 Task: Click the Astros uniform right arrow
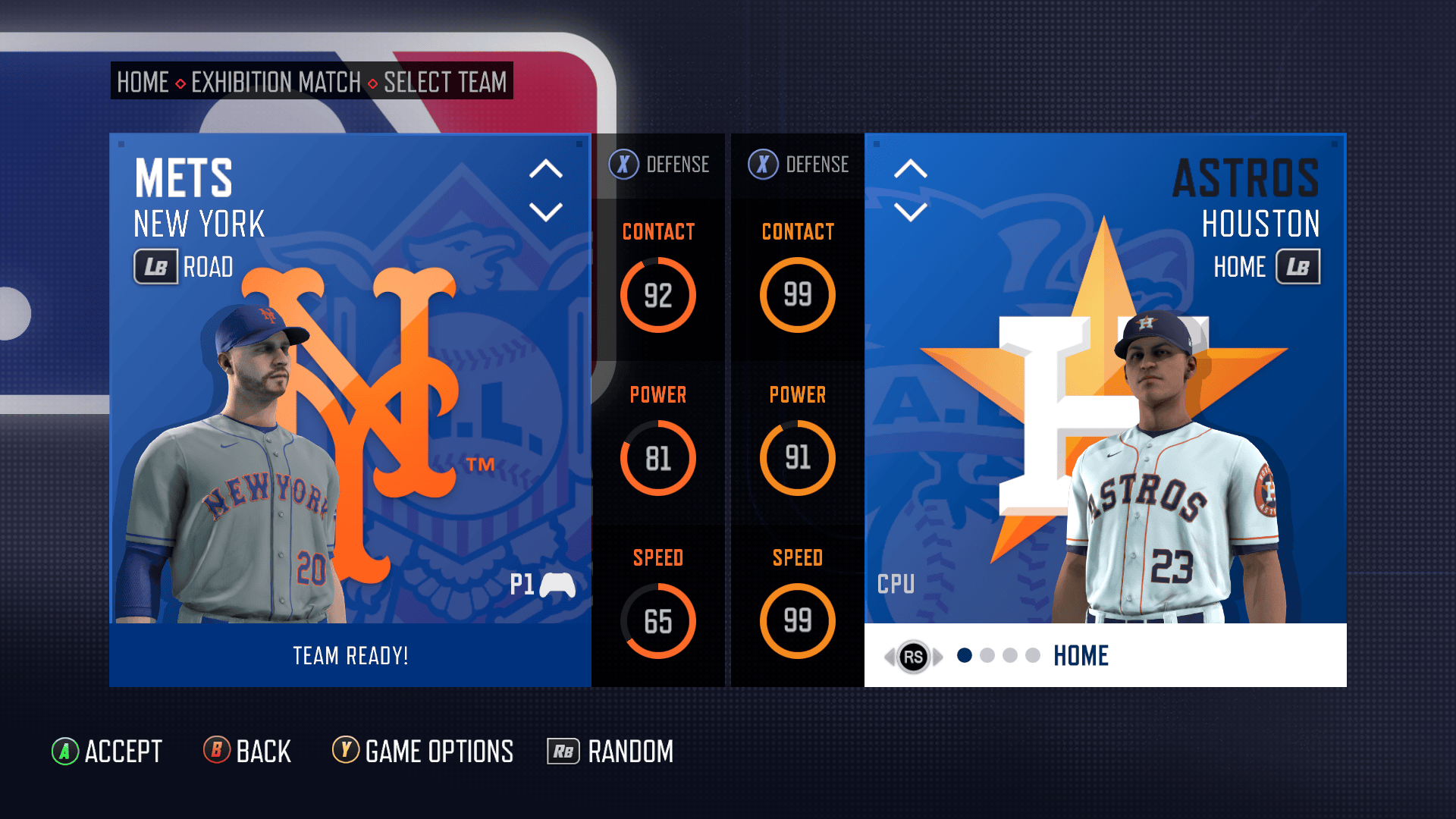pyautogui.click(x=939, y=657)
